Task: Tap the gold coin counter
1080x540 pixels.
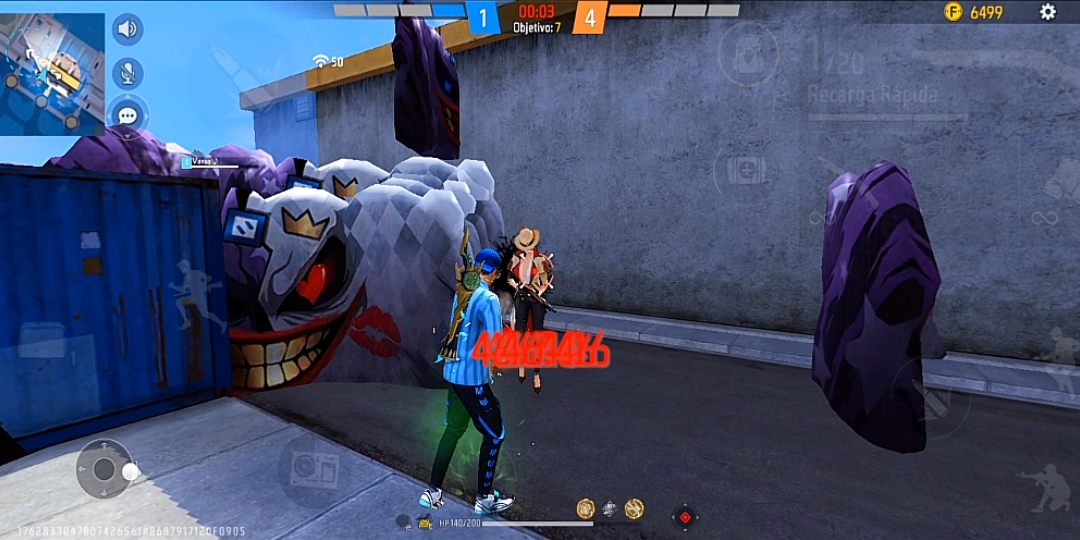Action: click(974, 12)
